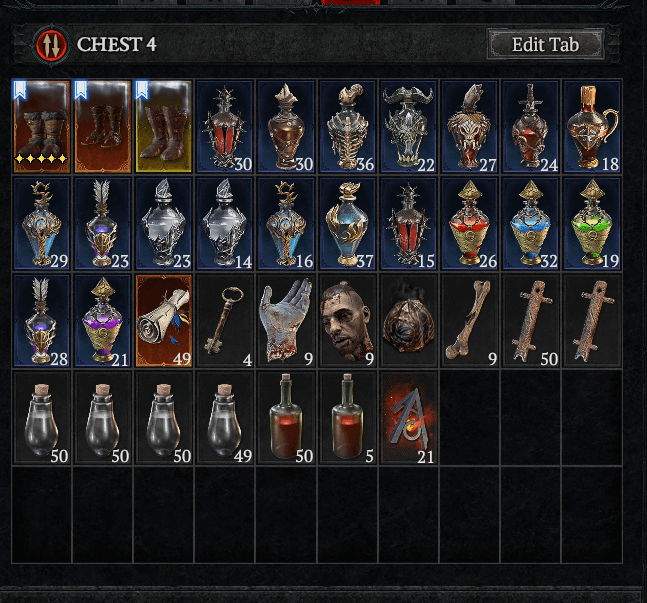Pick the green potion stack of 19
Screen dimensions: 647x603
(x=592, y=223)
